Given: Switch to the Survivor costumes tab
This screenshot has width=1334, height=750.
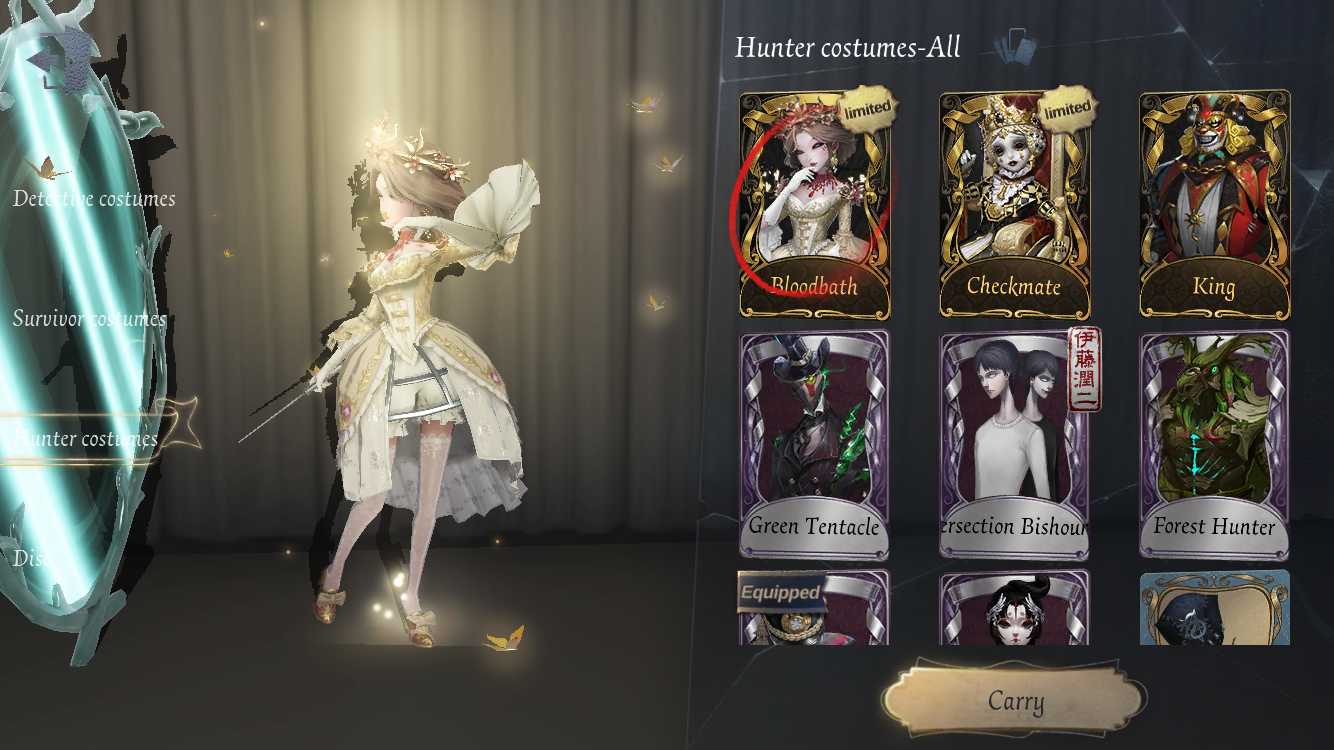Looking at the screenshot, I should [x=89, y=319].
